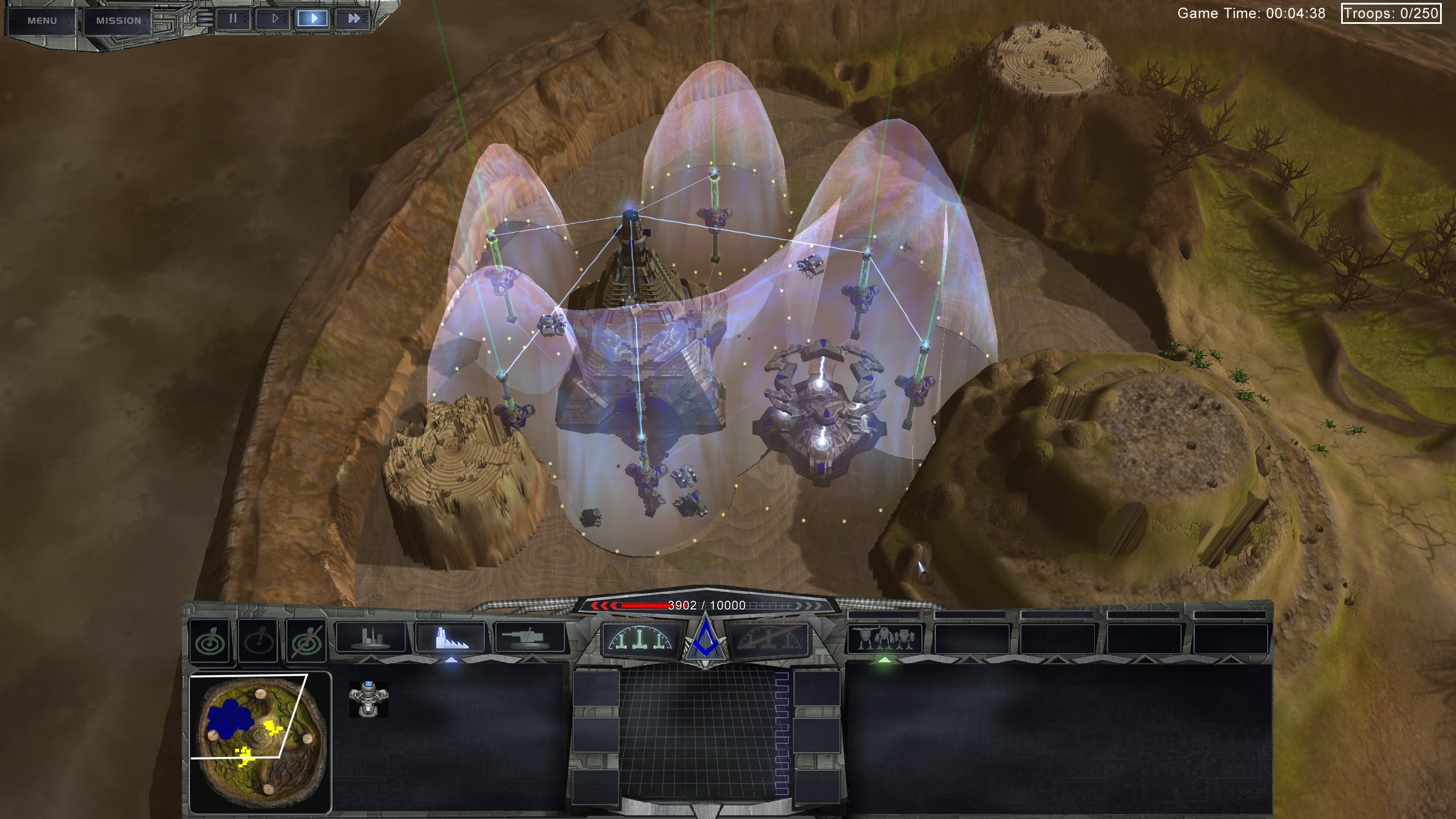Click the minimap of the battlefield

pos(260,741)
